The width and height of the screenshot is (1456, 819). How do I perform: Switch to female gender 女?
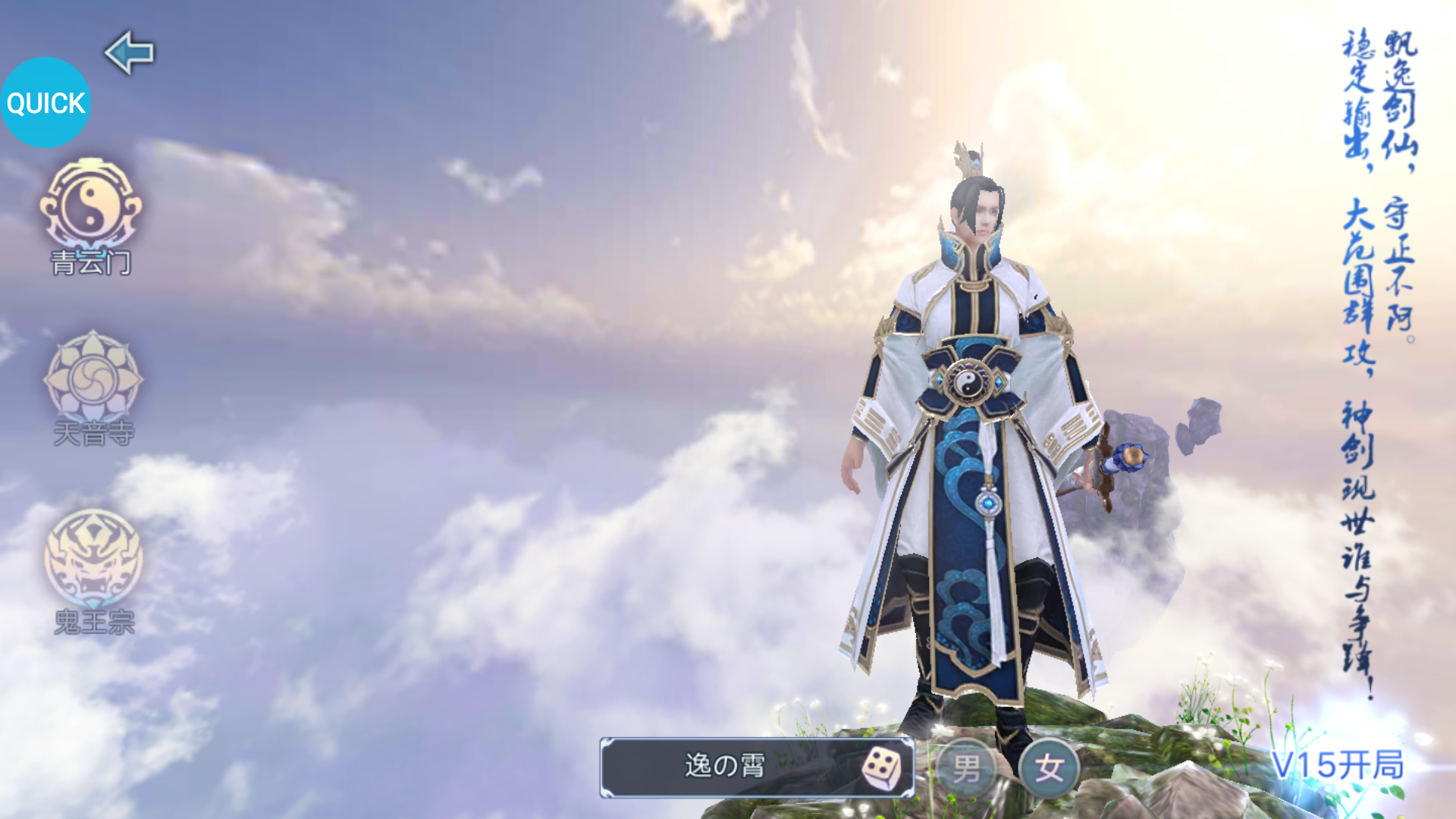1050,769
